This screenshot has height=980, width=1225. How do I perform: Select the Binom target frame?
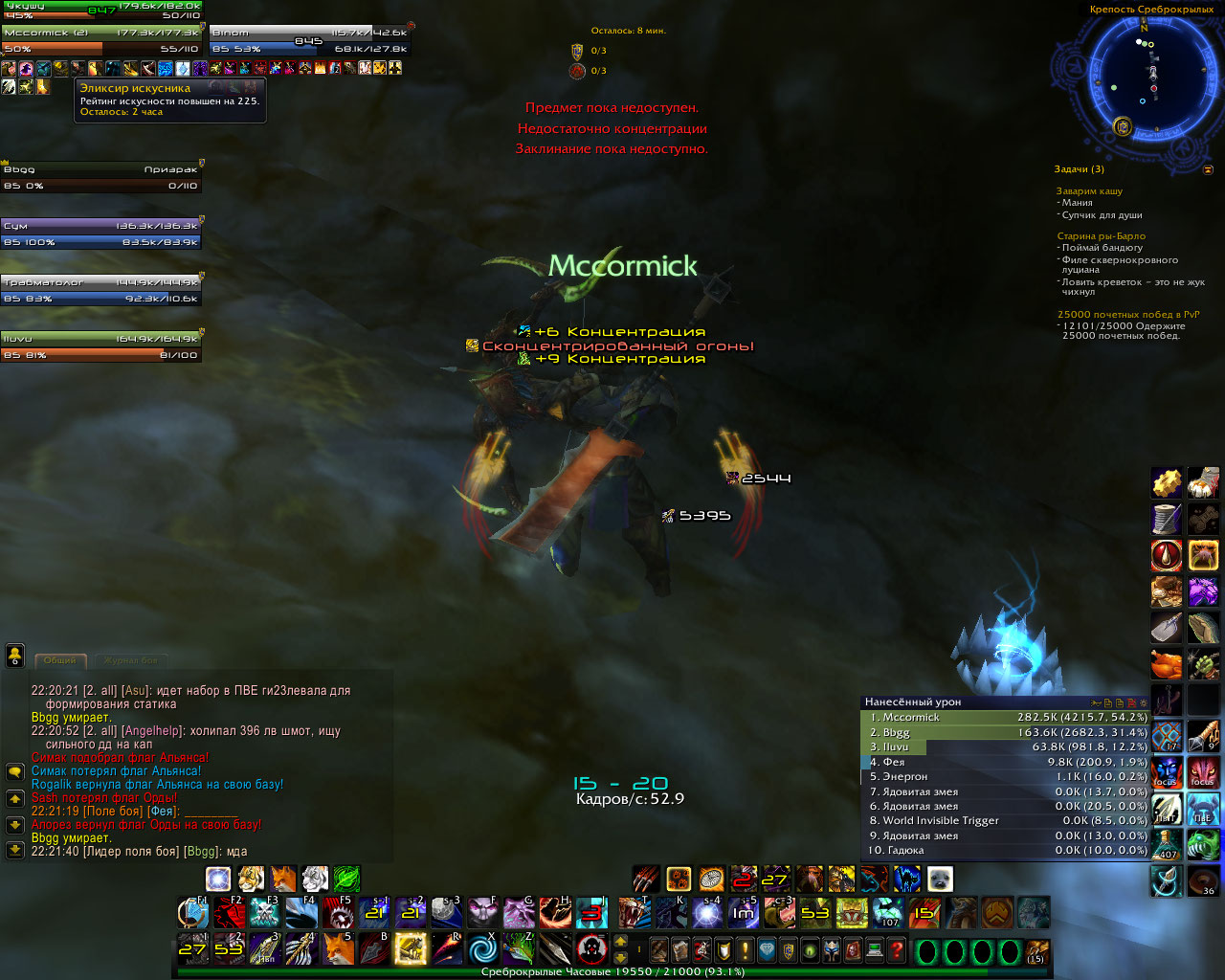pyautogui.click(x=310, y=40)
